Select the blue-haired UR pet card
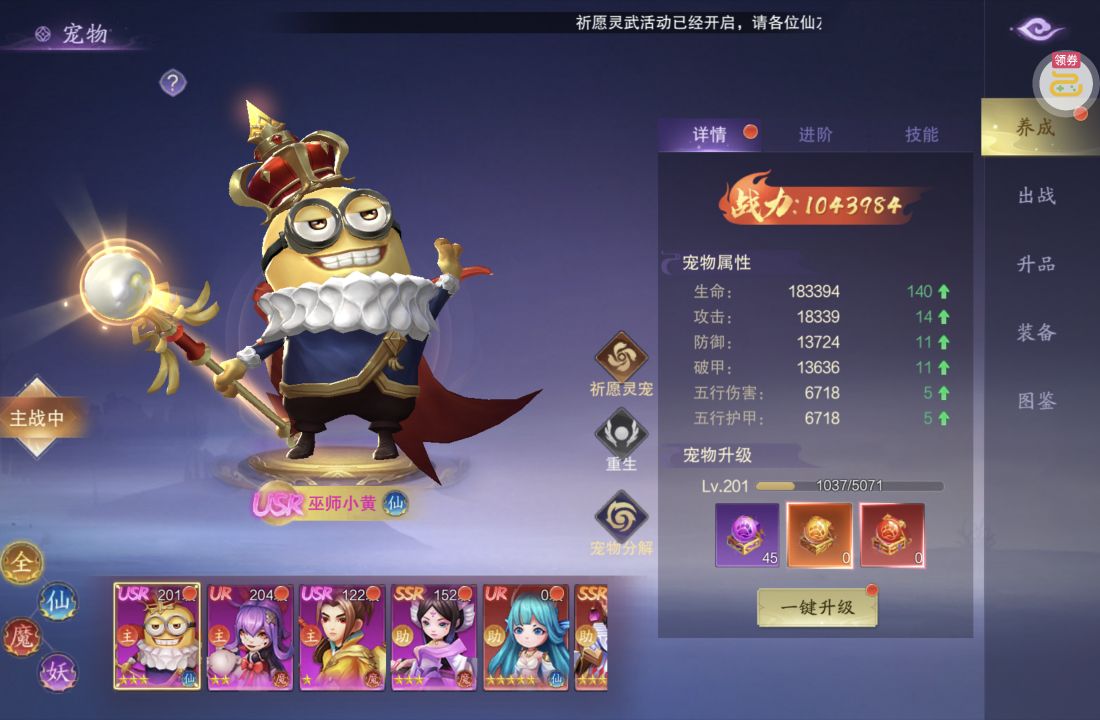Screen dimensions: 1100x720 click(x=526, y=637)
